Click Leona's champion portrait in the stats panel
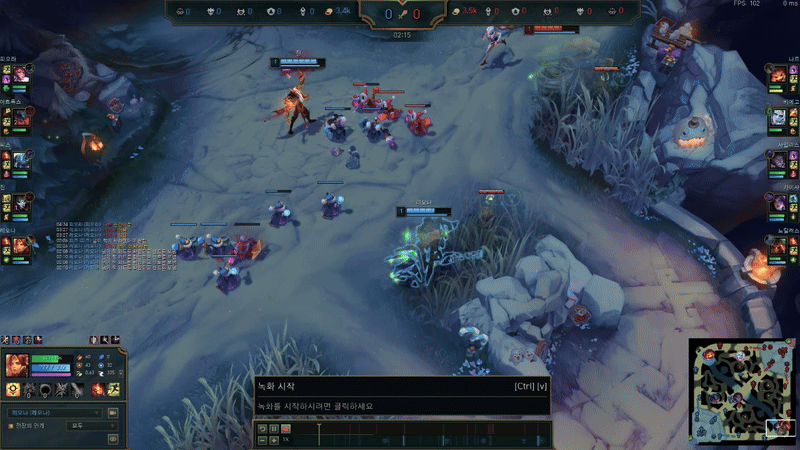800x450 pixels. [17, 364]
